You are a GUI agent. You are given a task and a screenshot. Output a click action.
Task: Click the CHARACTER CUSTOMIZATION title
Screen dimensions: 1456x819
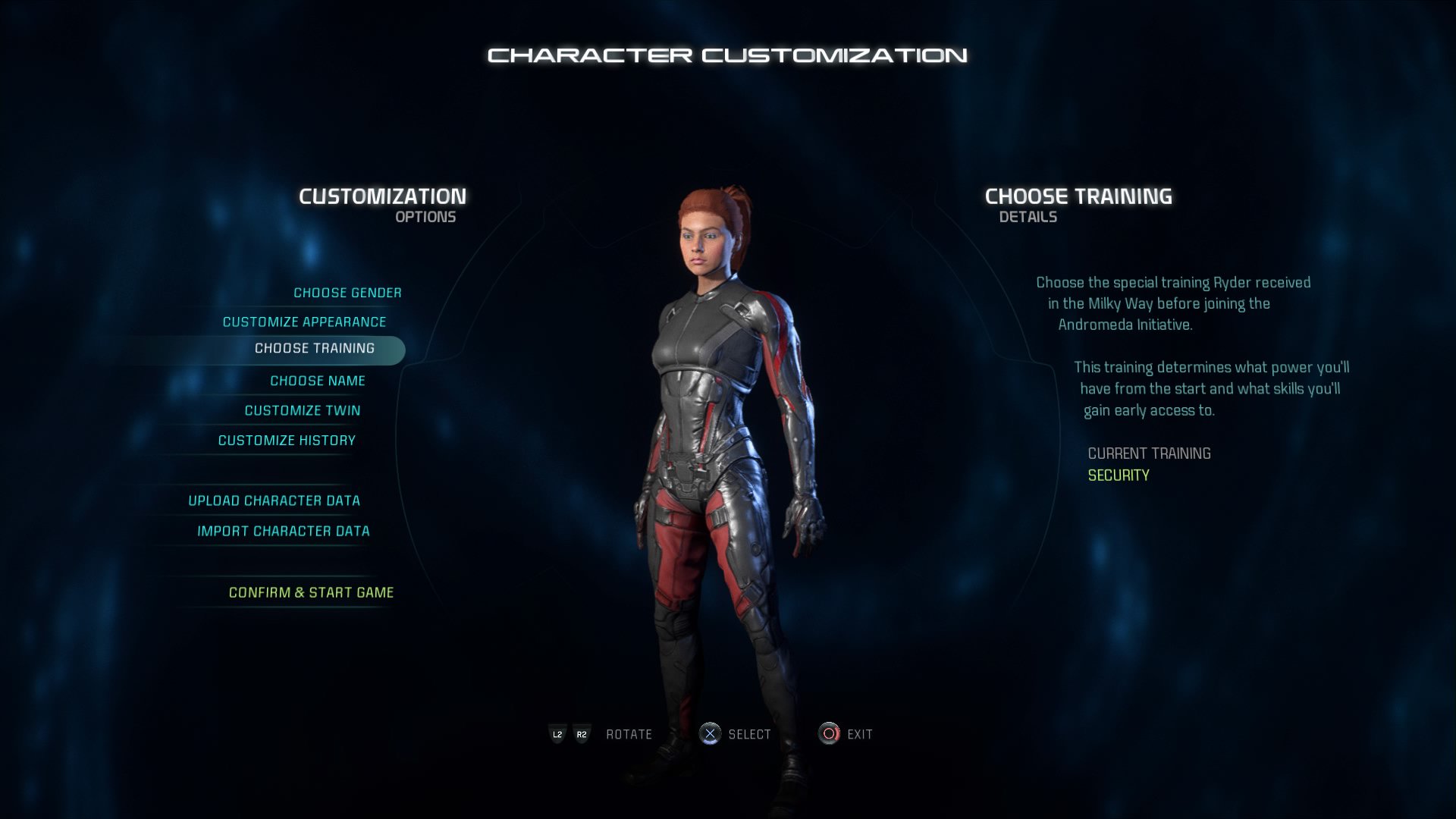click(728, 54)
